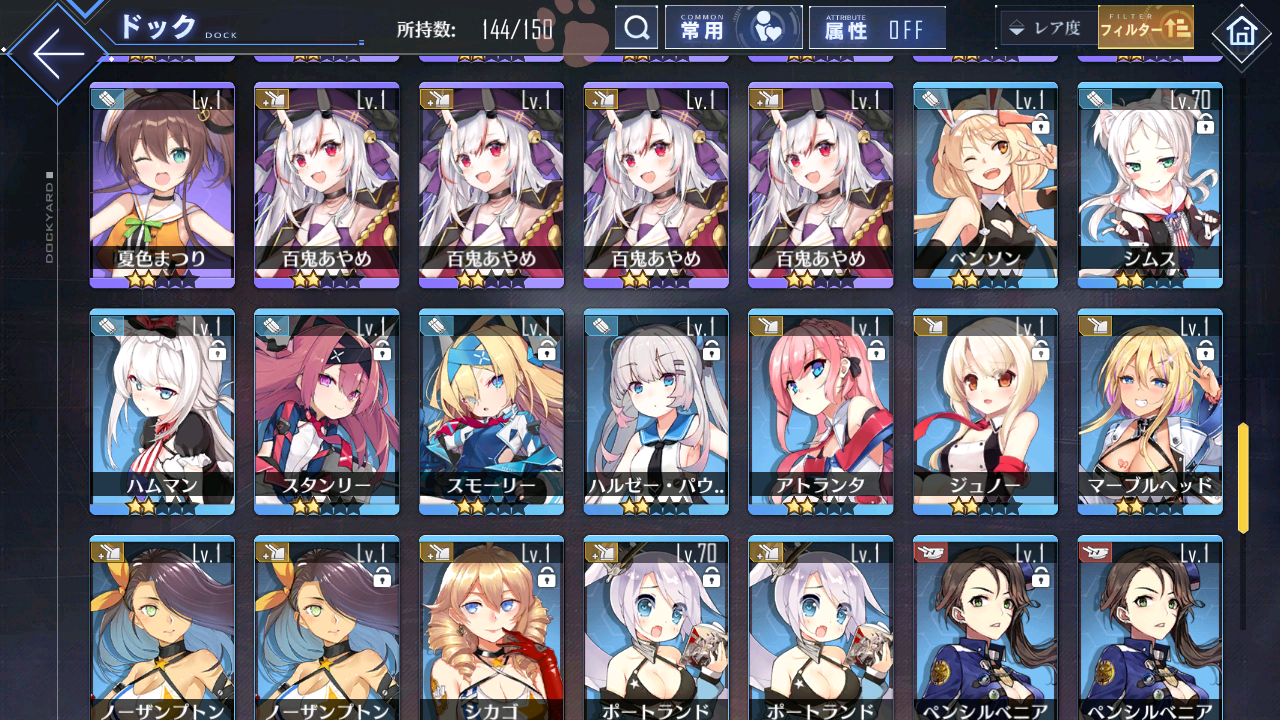This screenshot has height=720, width=1280.
Task: Click the gold filter icon inside フィルター button
Action: 1176,26
